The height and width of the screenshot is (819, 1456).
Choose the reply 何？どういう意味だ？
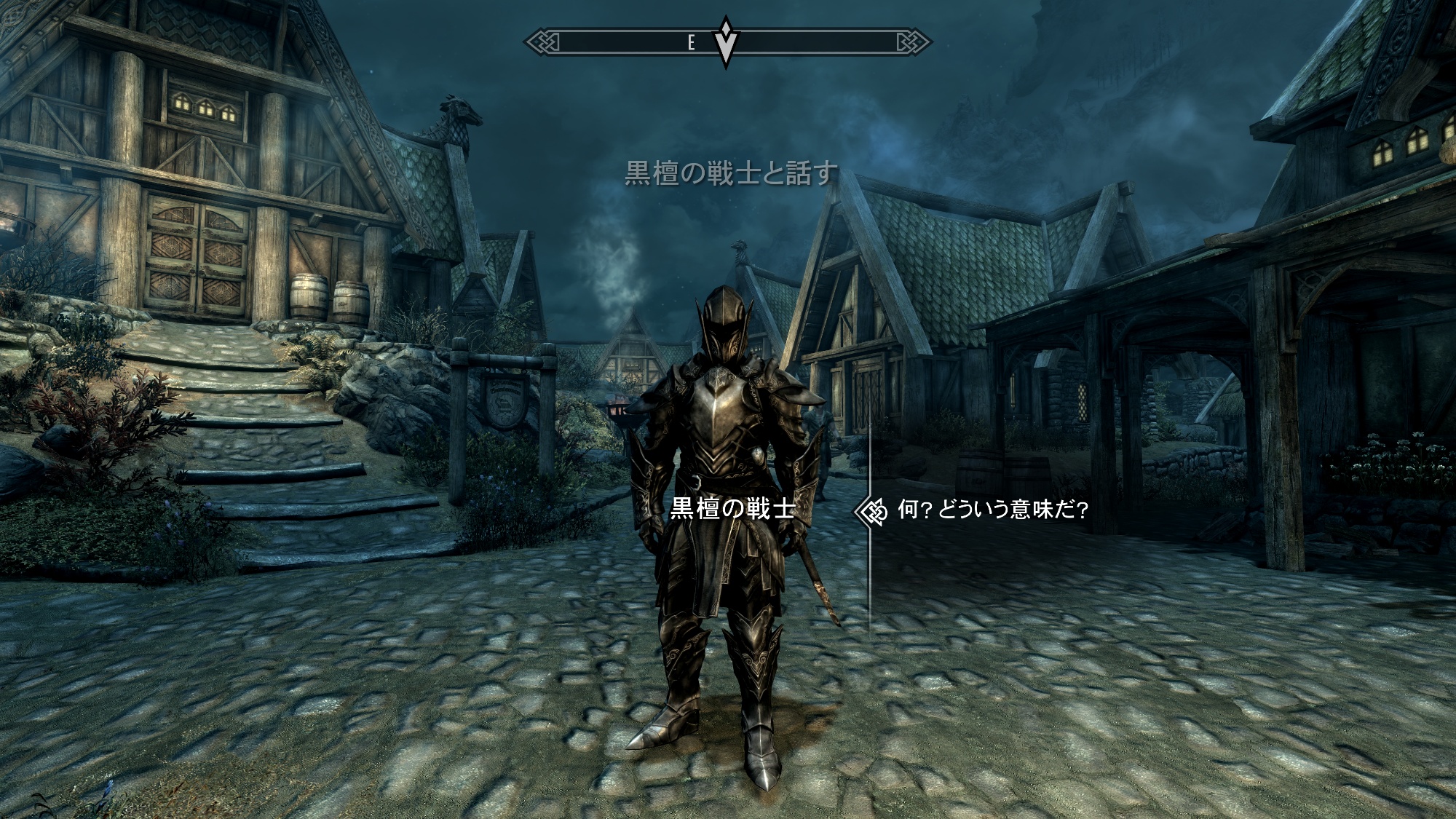tap(993, 511)
